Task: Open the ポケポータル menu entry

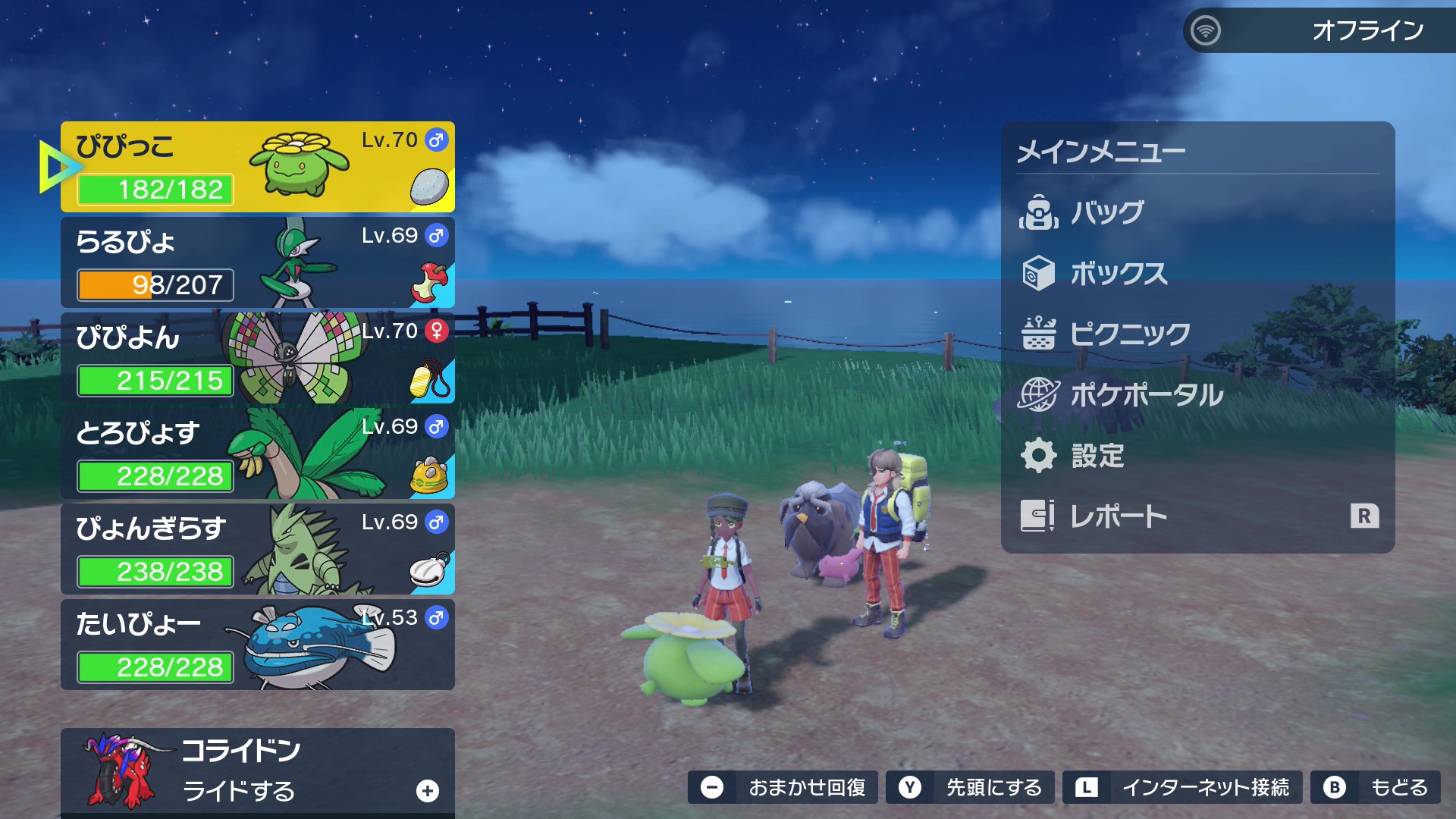Action: tap(1146, 395)
